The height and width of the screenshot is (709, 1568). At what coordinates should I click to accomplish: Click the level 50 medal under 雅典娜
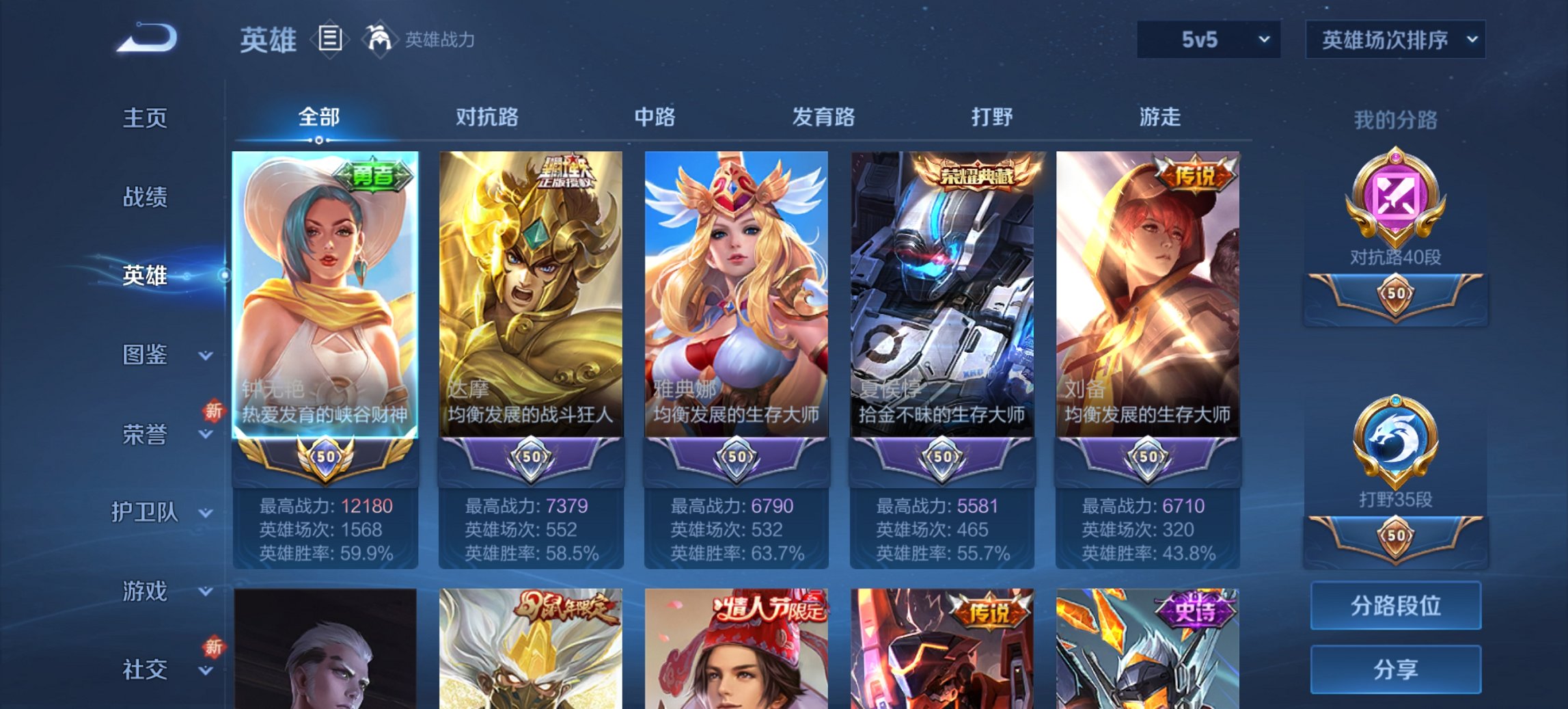[x=736, y=460]
